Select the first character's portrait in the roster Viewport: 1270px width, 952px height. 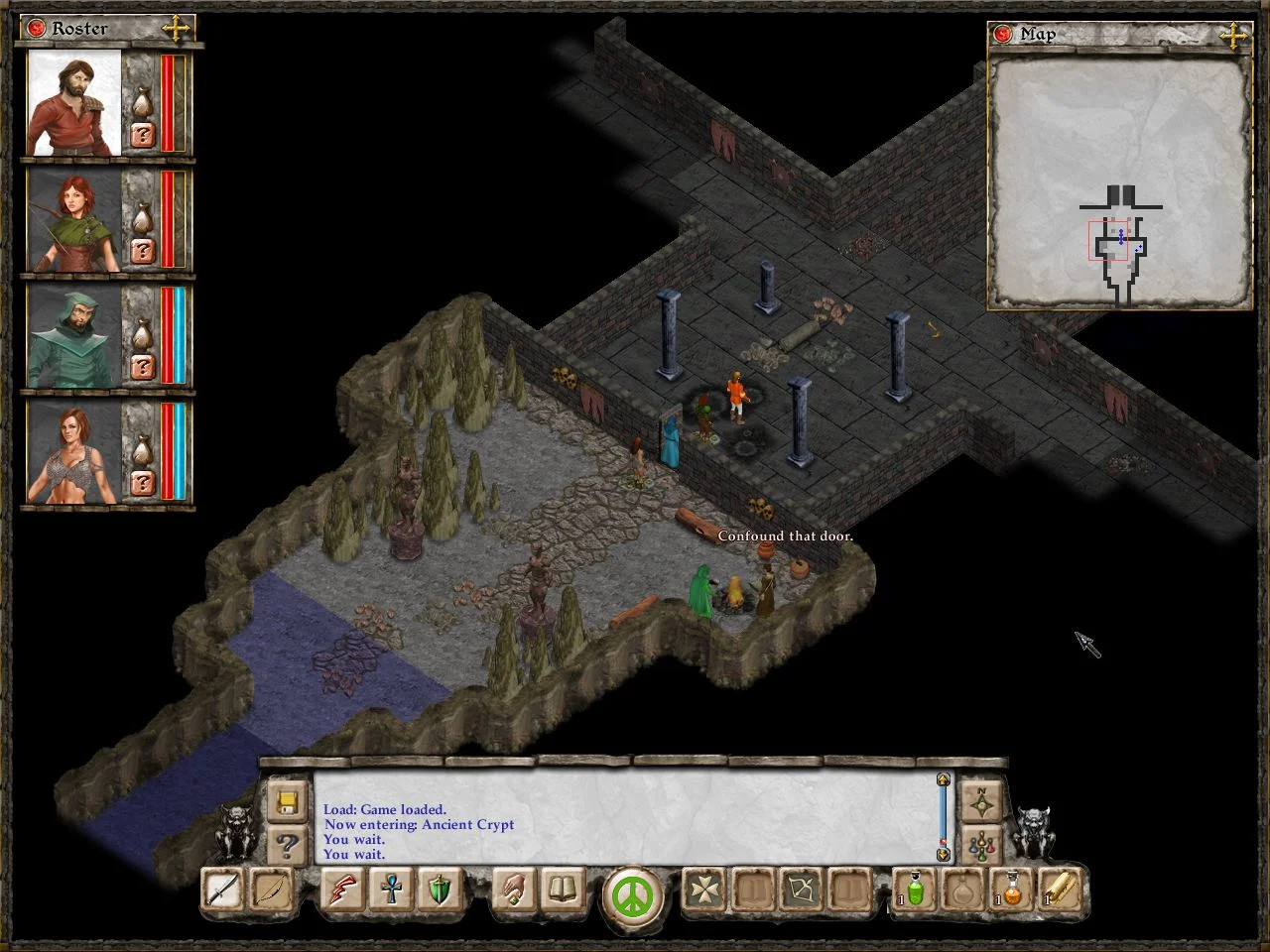[x=69, y=104]
